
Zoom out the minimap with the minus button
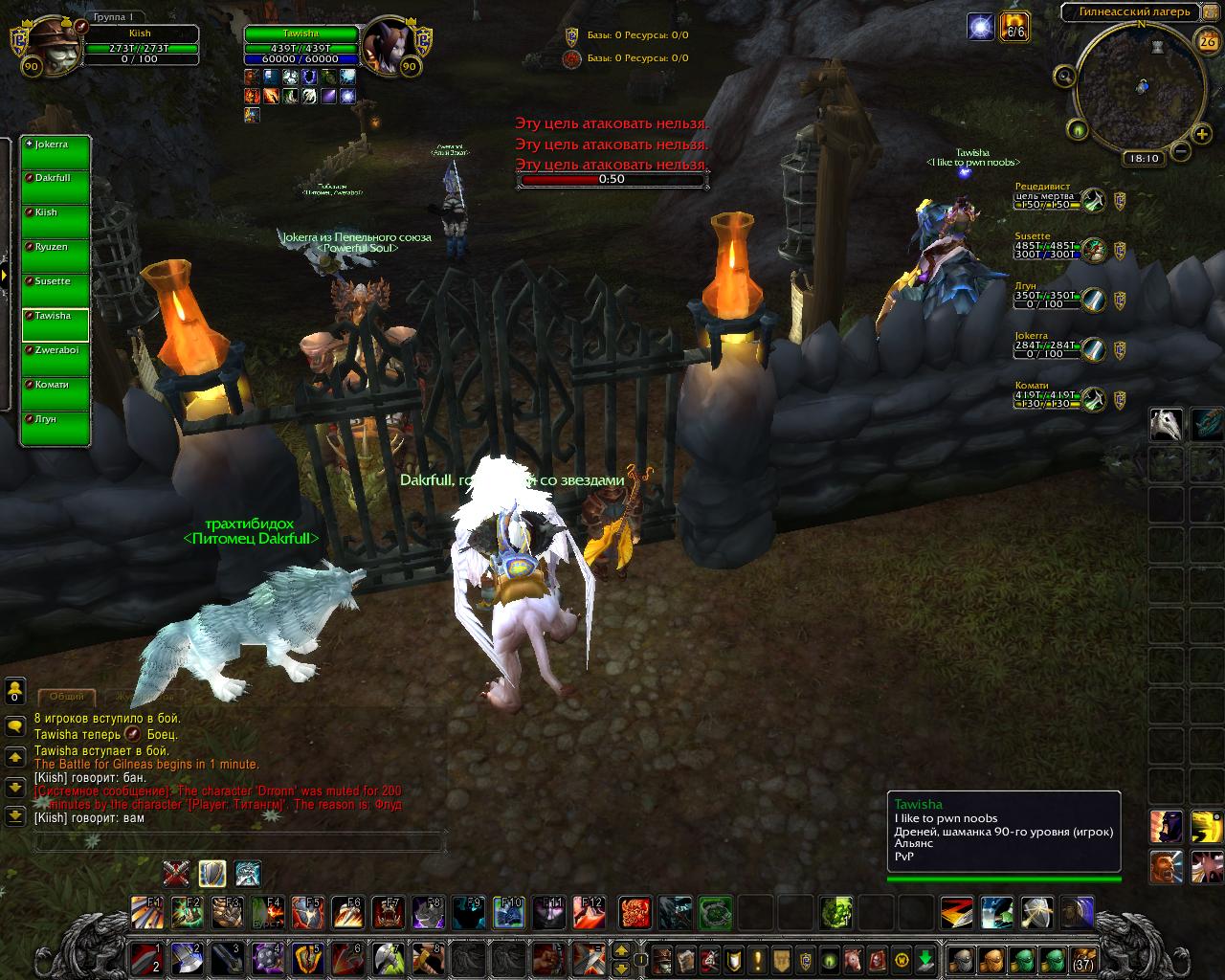pos(1180,150)
